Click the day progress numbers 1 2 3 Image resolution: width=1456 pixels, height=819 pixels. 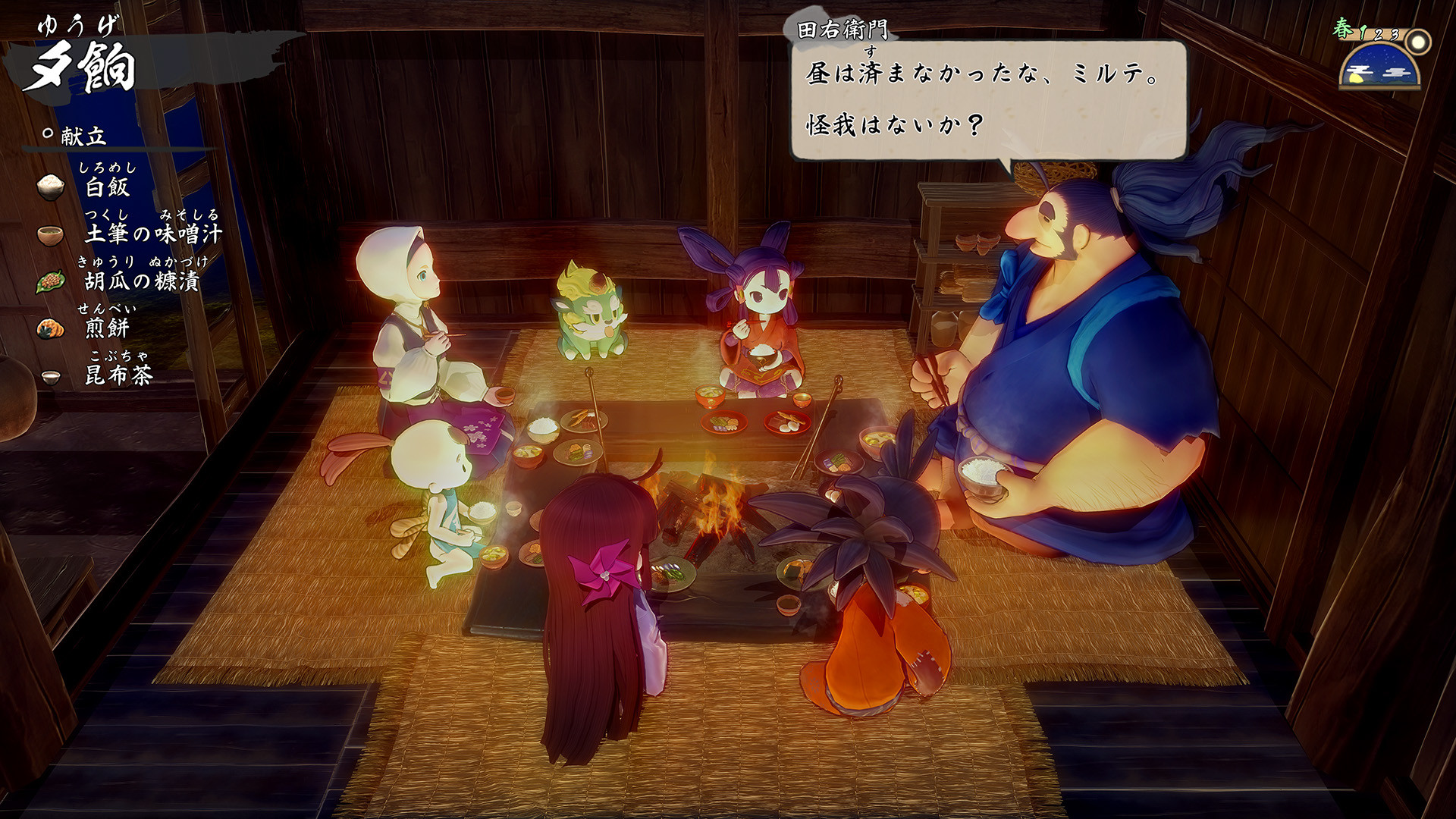coord(1379,34)
